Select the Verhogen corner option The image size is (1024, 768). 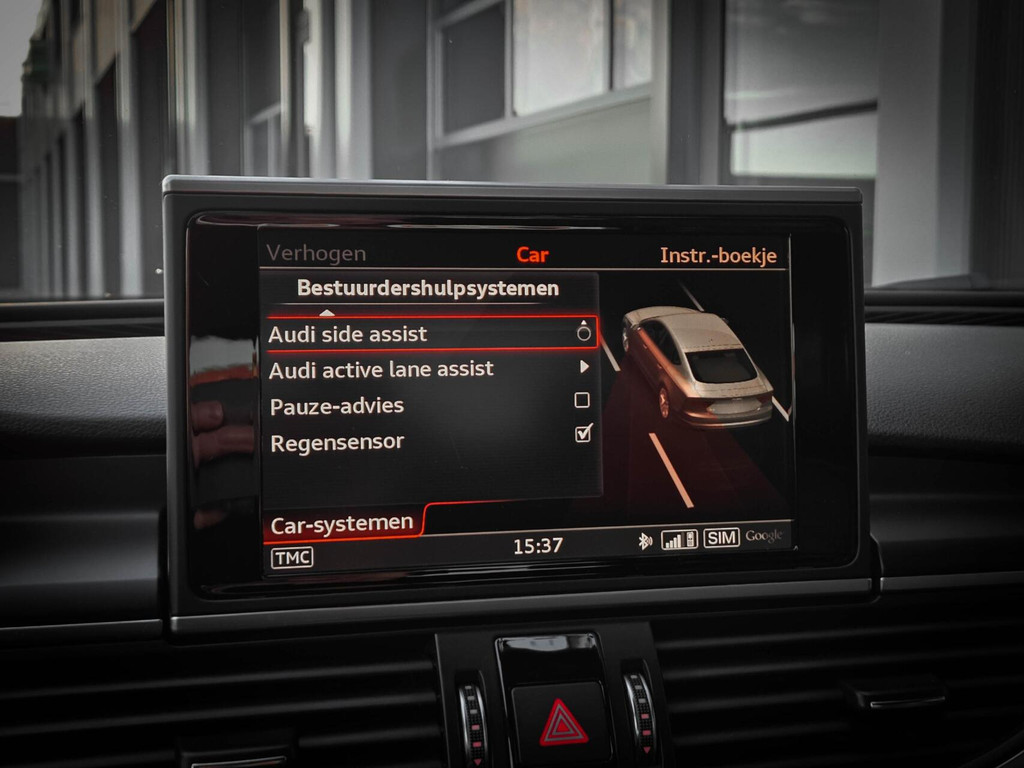point(316,254)
